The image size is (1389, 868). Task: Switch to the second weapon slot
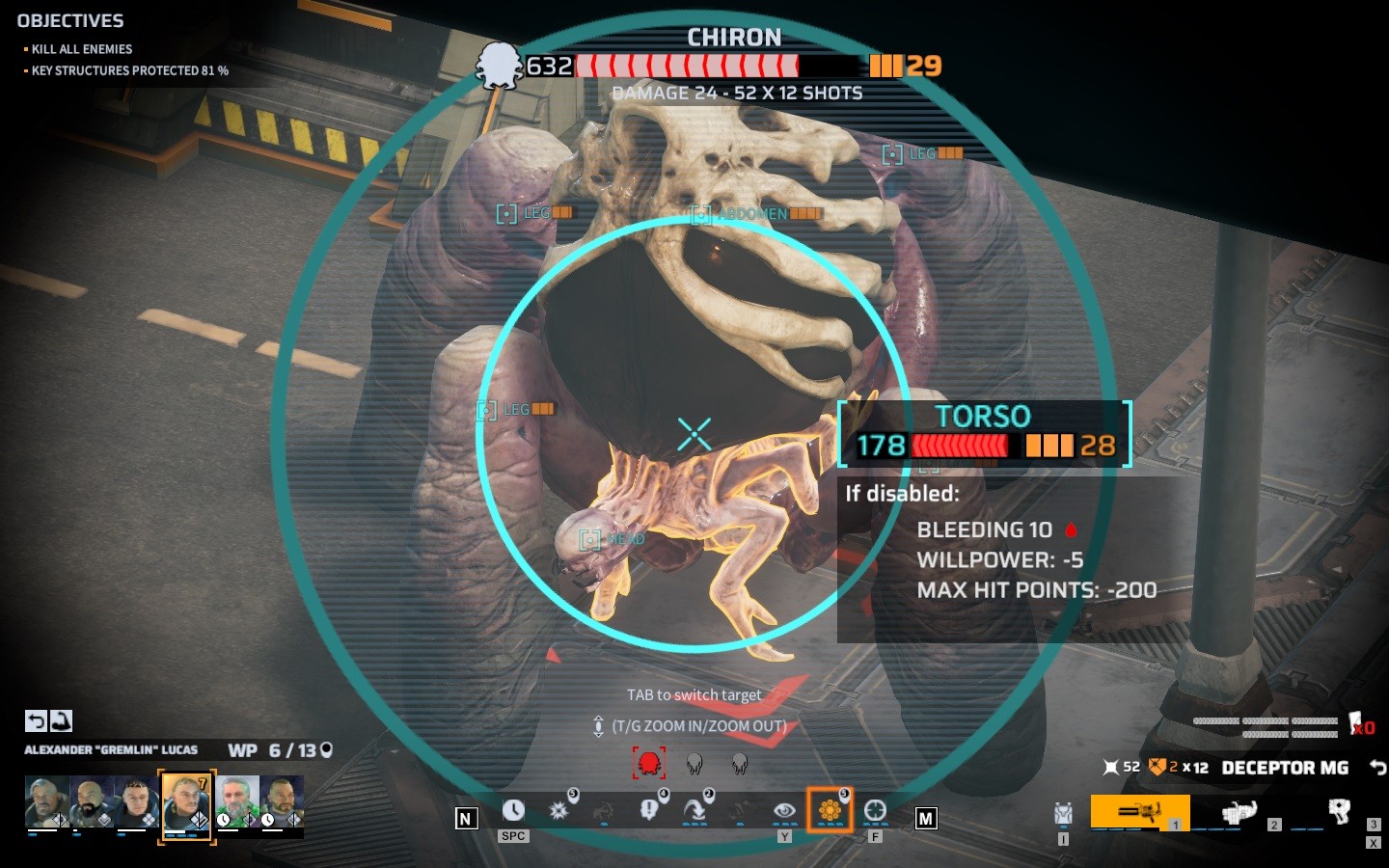click(1239, 812)
